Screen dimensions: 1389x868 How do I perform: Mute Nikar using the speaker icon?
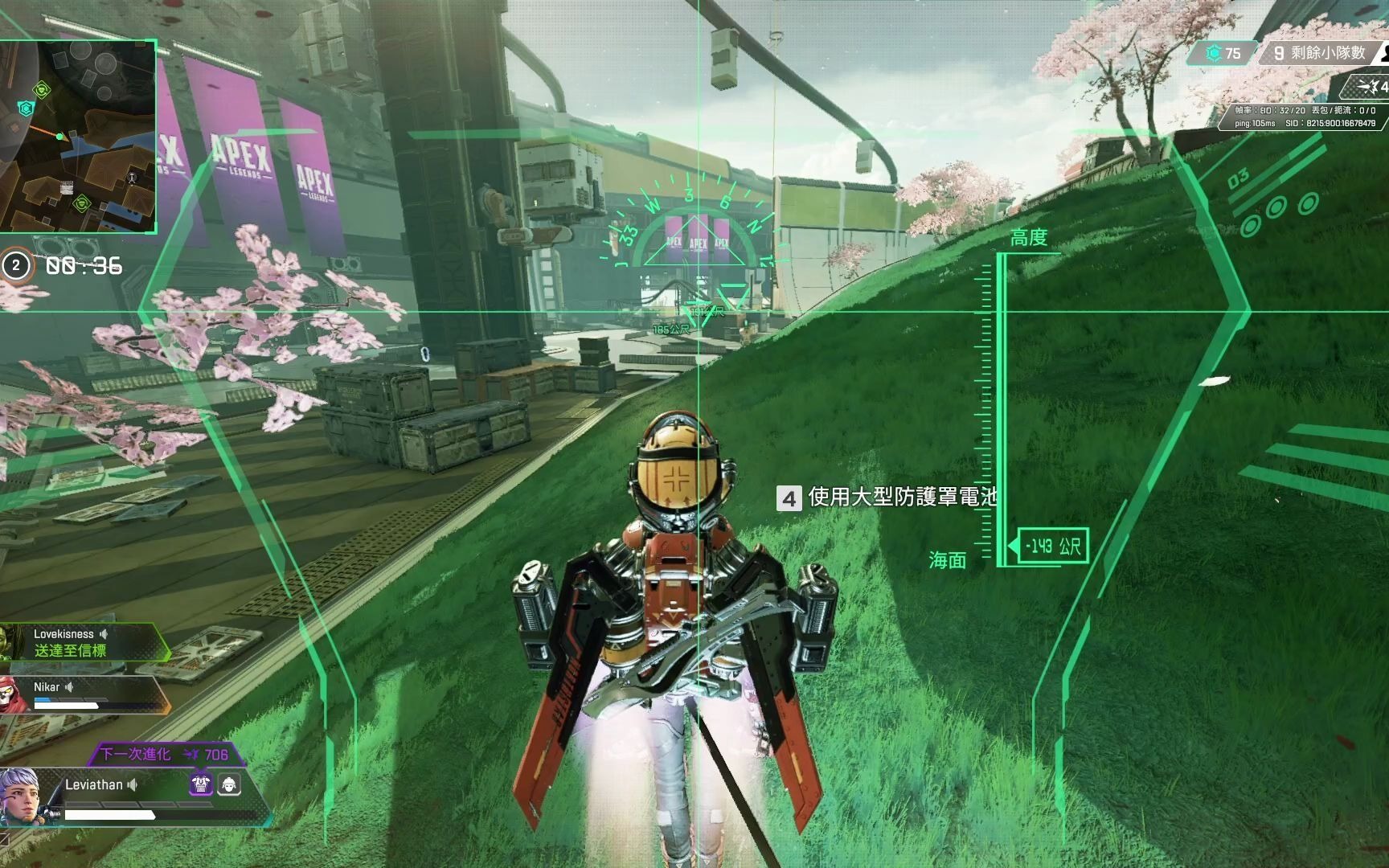[70, 686]
